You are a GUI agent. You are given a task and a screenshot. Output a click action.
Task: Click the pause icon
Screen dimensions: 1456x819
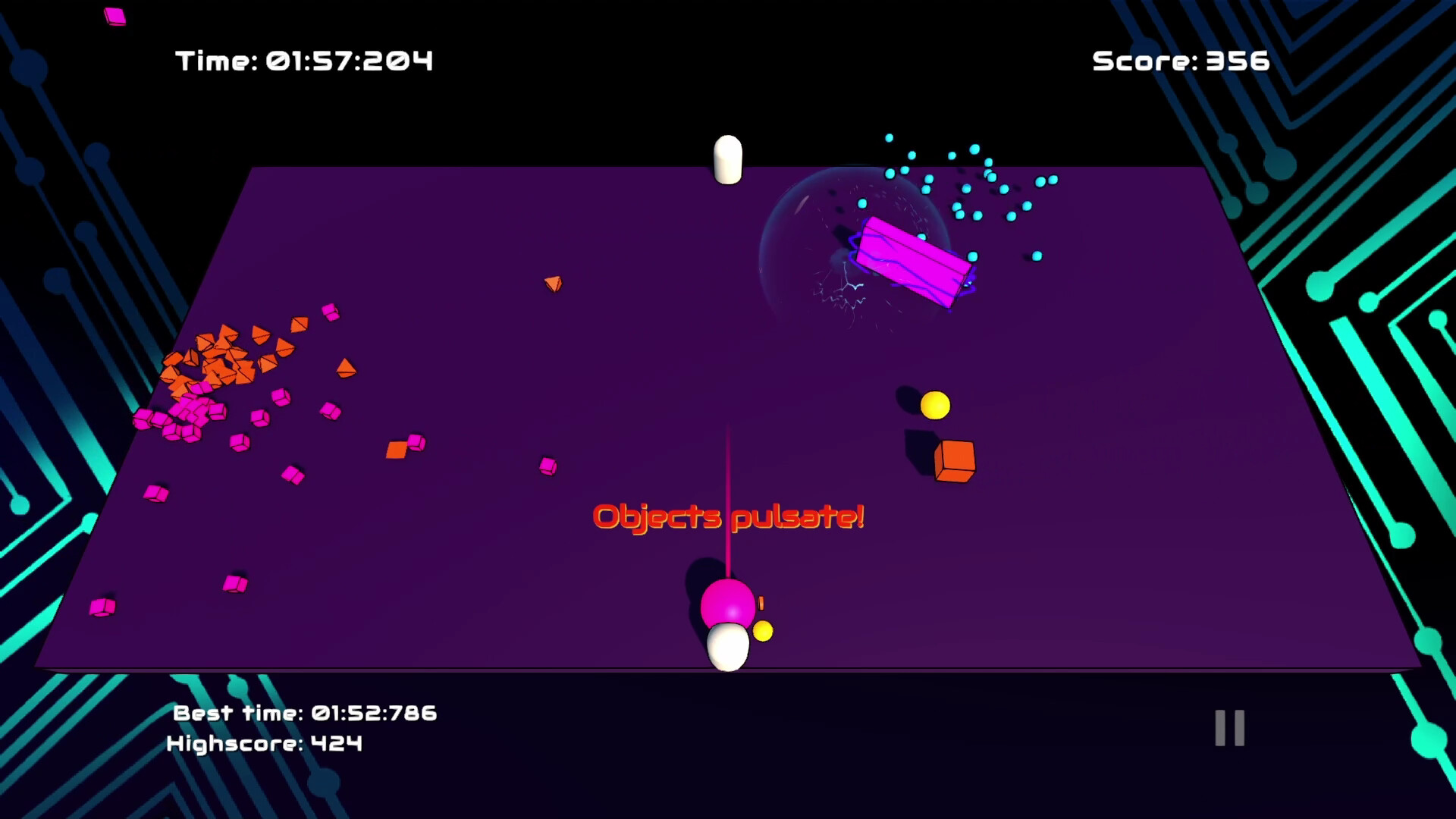click(x=1230, y=726)
